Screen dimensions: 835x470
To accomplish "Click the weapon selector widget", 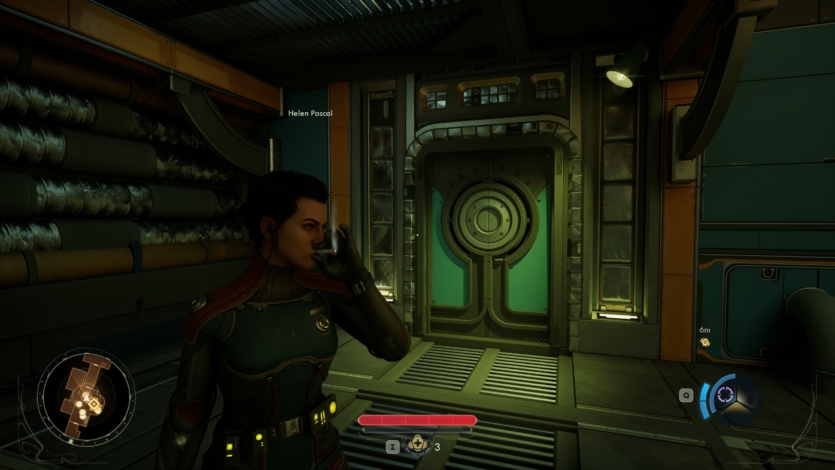I will 729,398.
